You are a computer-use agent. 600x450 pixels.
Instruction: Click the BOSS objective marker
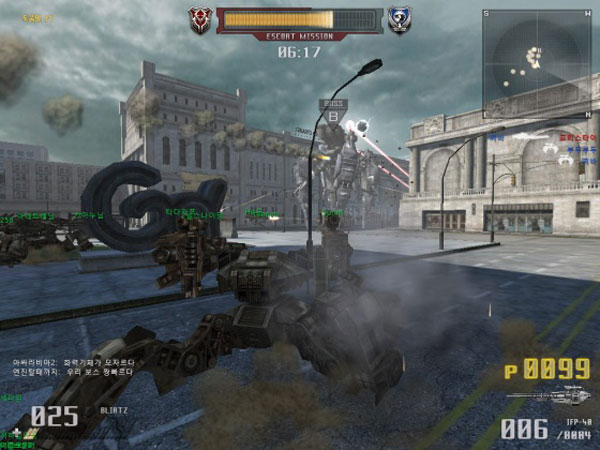pos(332,110)
